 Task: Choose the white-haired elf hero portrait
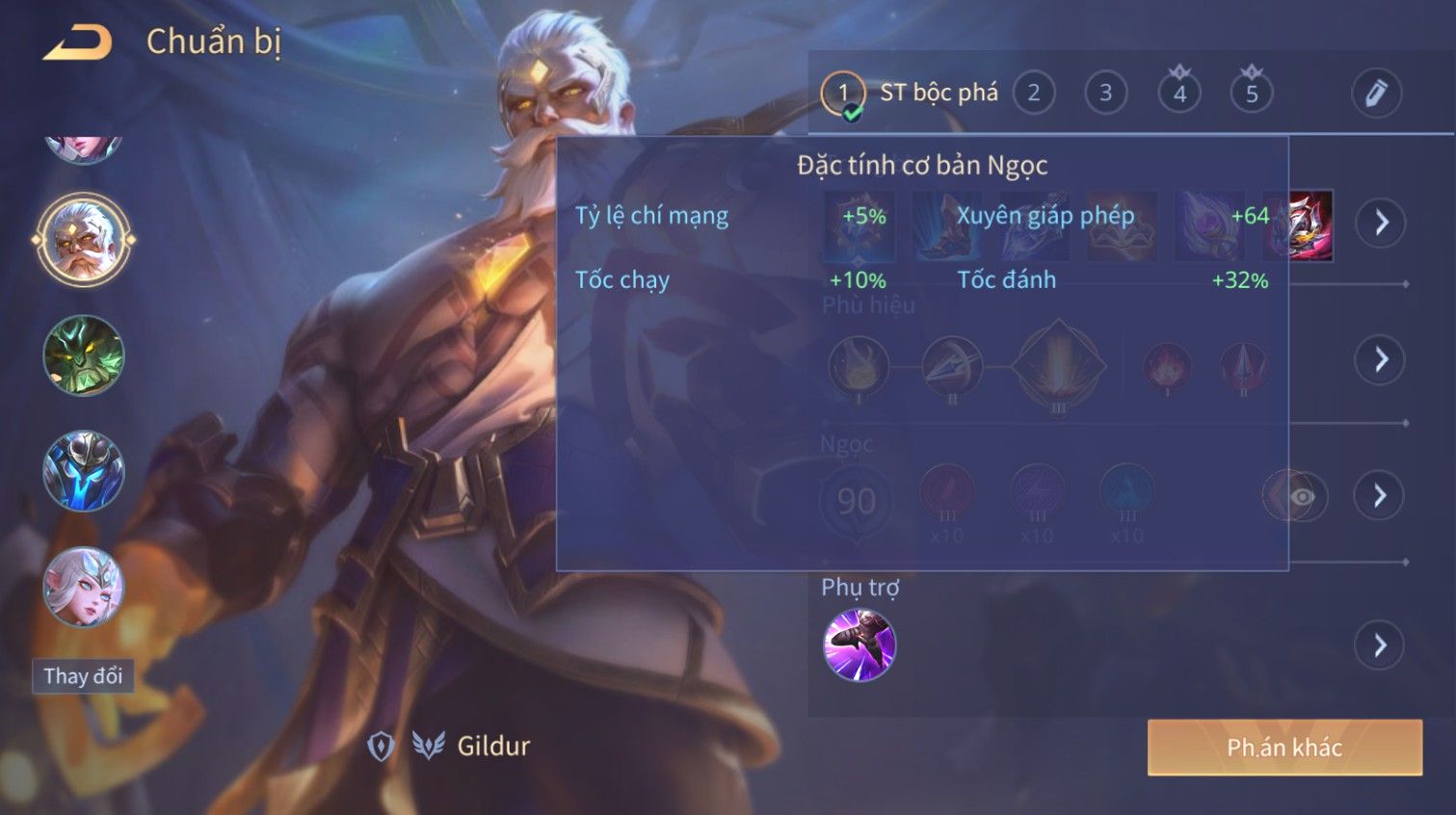(x=84, y=587)
